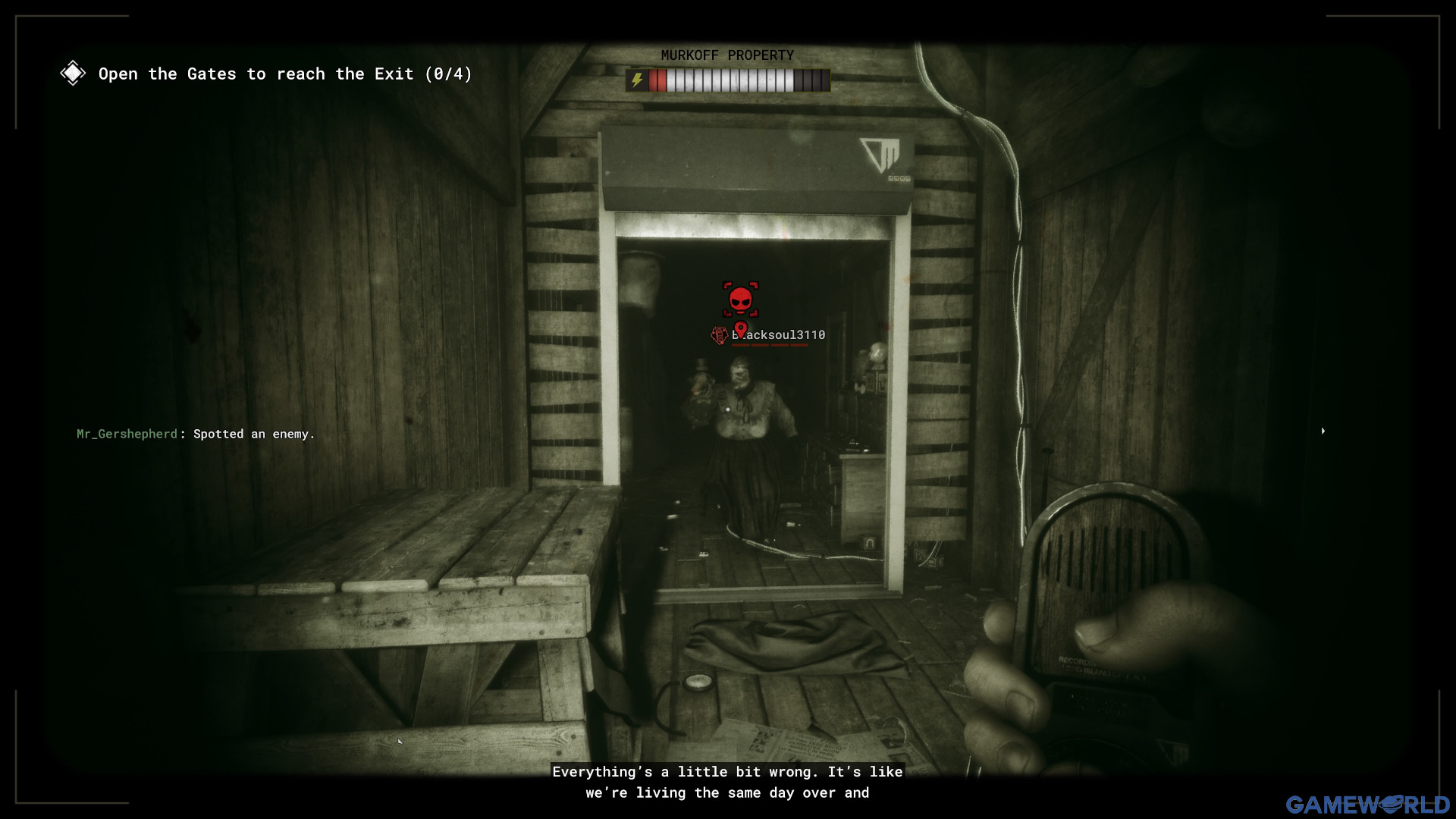
Task: Click the objective diamond icon
Action: point(73,74)
